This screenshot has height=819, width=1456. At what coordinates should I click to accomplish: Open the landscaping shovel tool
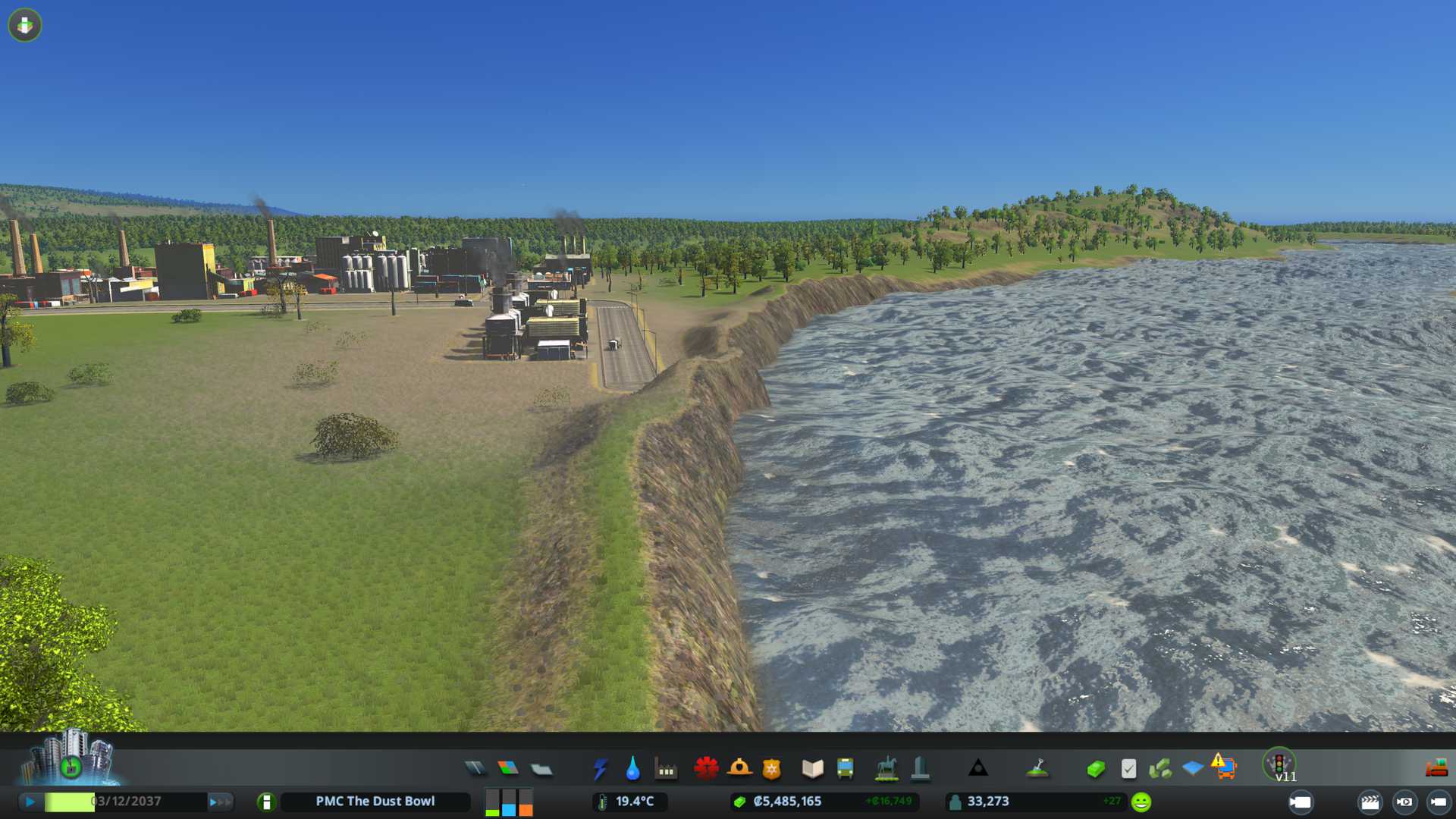(x=1037, y=769)
